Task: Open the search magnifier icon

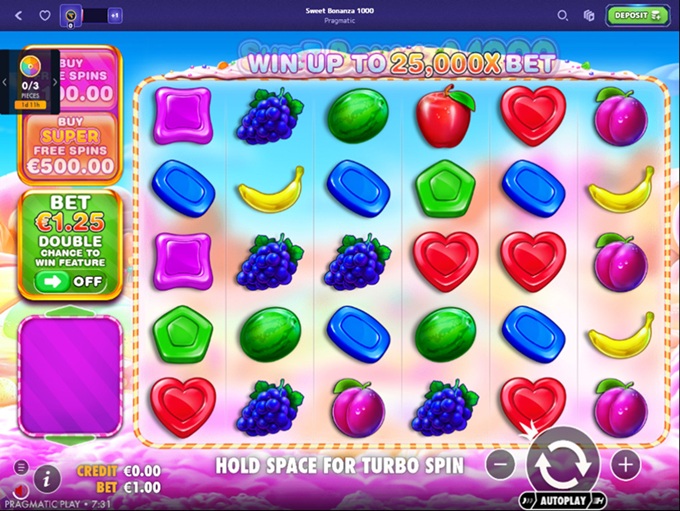Action: [x=562, y=15]
